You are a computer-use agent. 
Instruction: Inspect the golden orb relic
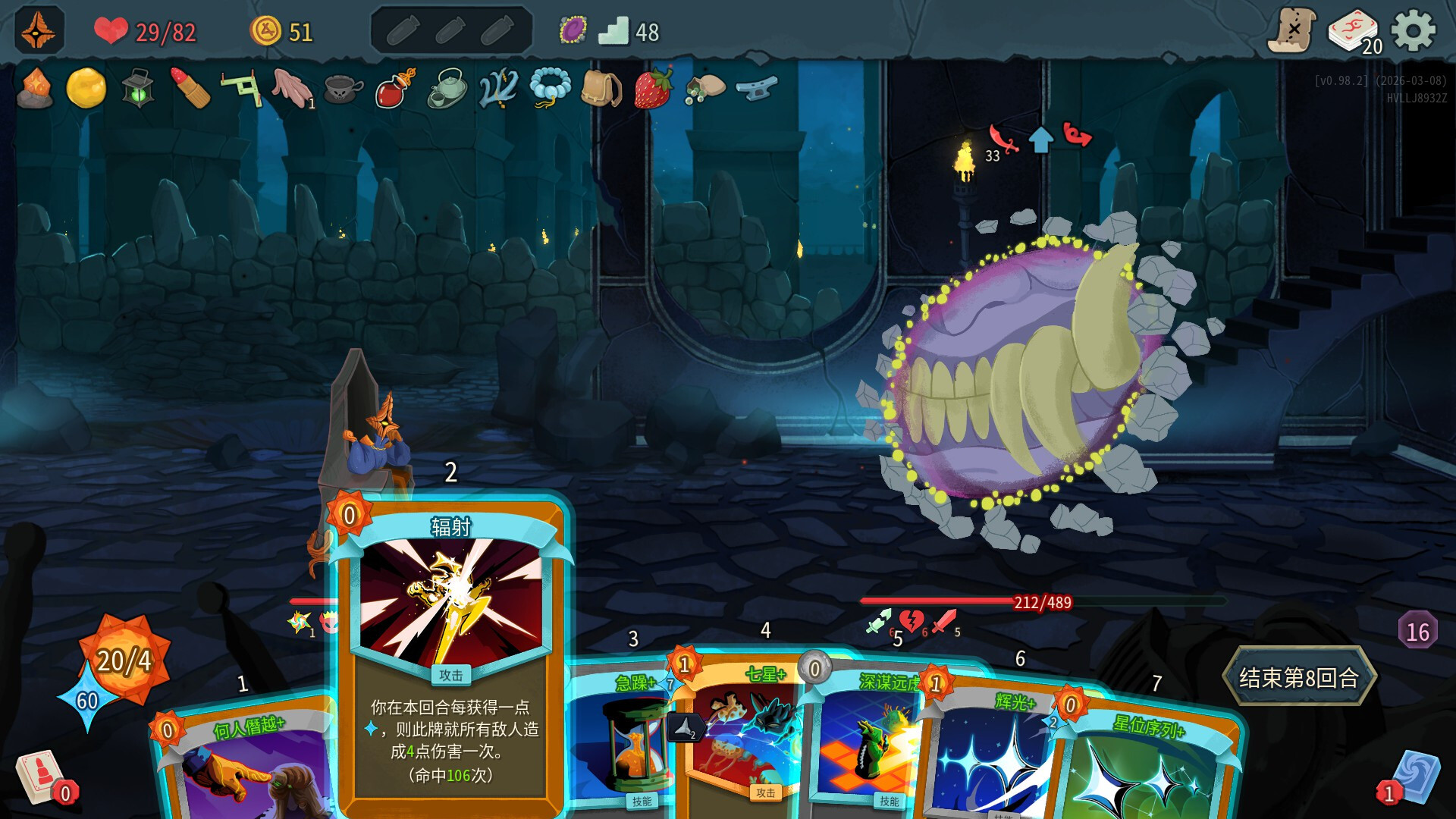point(86,88)
